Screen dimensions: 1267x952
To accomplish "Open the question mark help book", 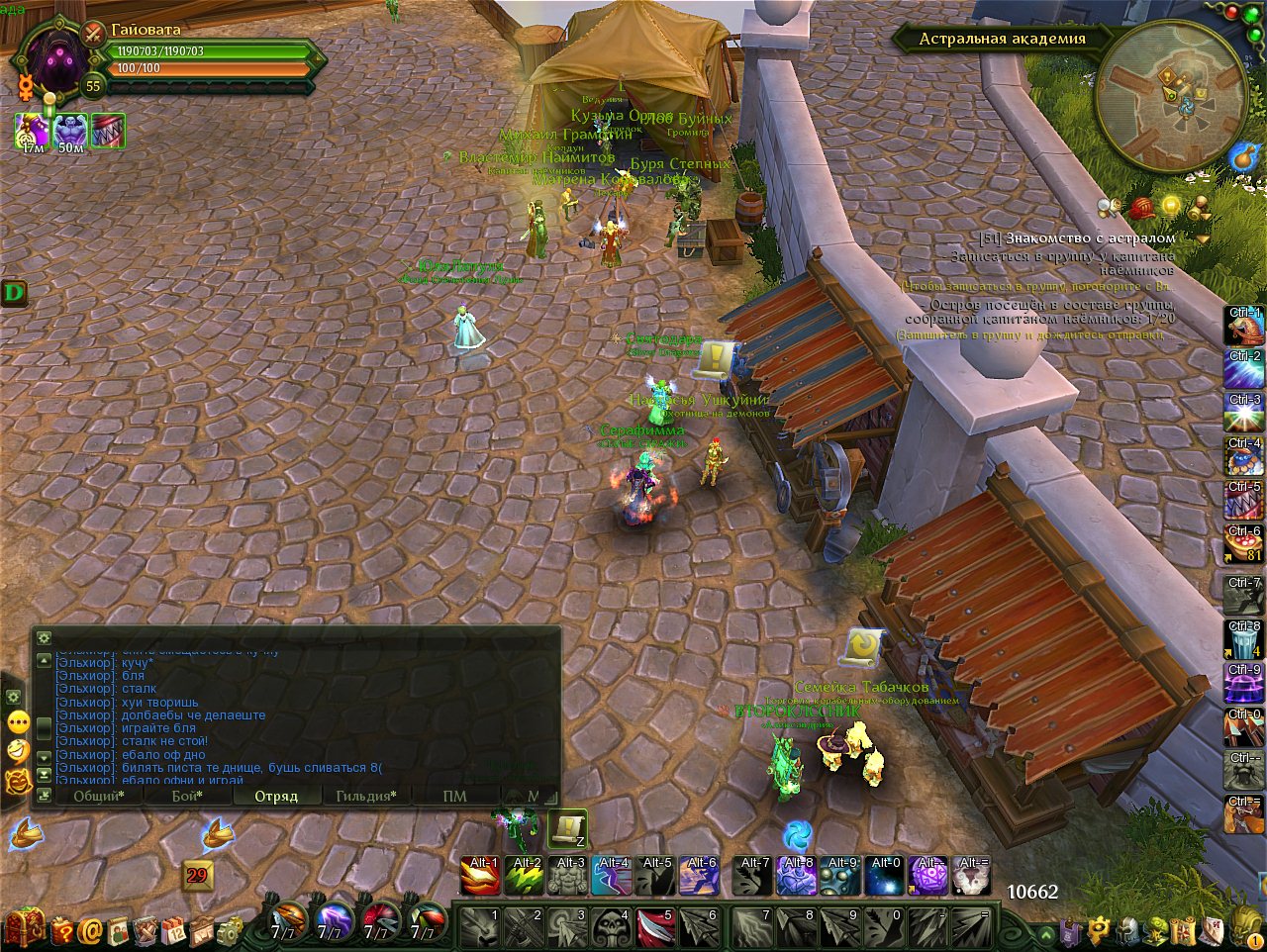I will point(62,930).
